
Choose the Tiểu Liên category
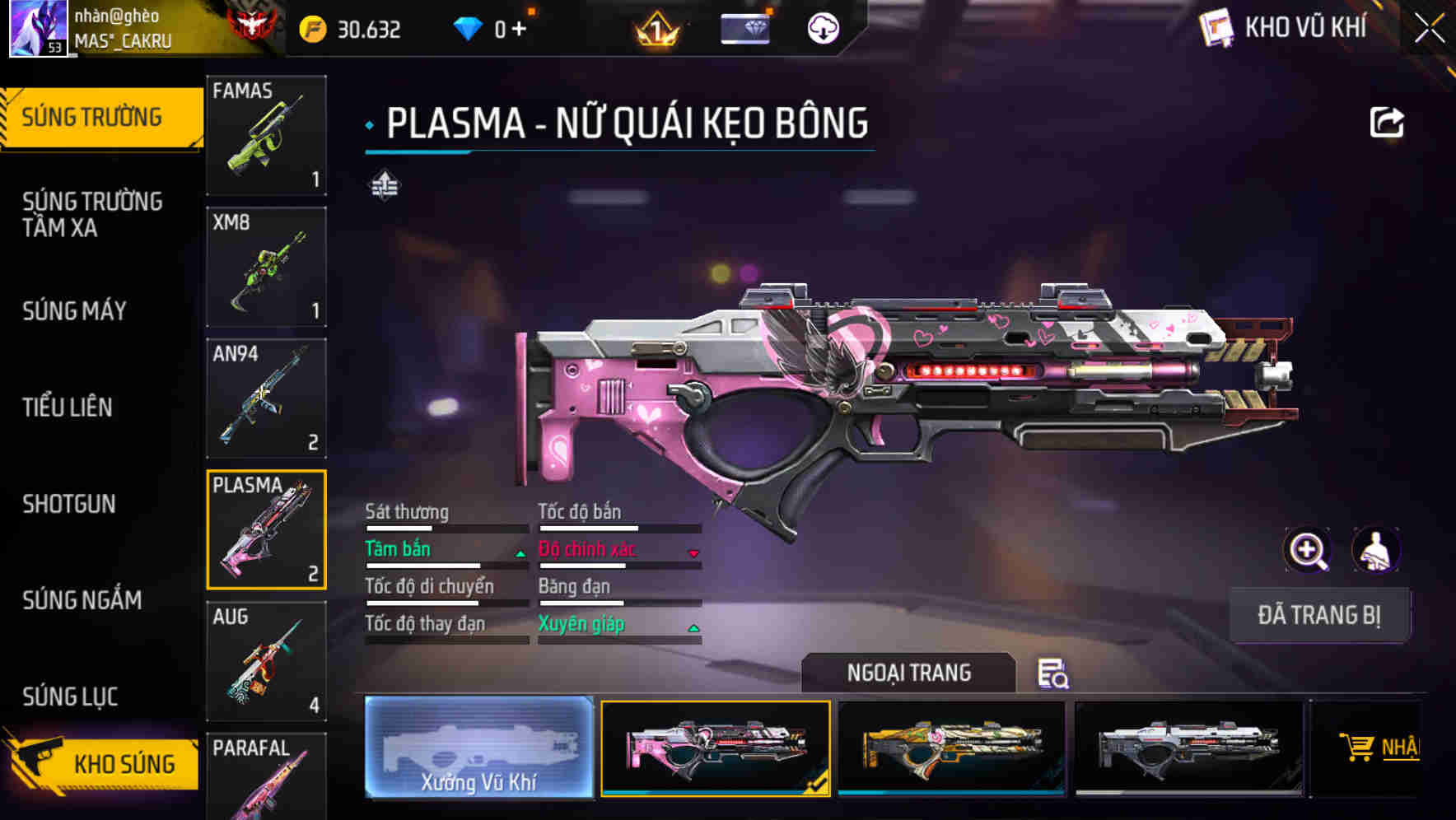[x=68, y=407]
